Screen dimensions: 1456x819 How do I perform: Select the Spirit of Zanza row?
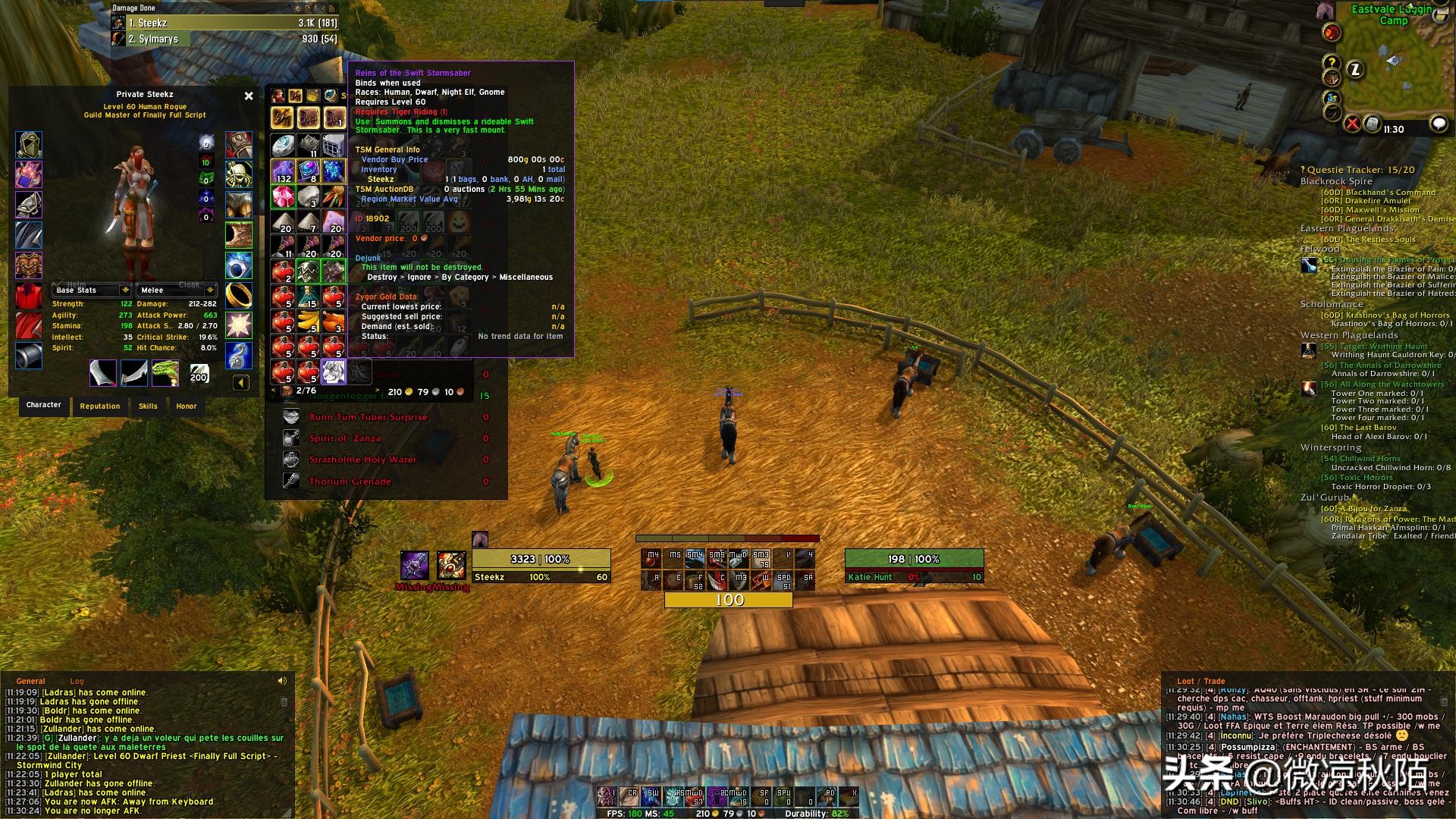(345, 438)
